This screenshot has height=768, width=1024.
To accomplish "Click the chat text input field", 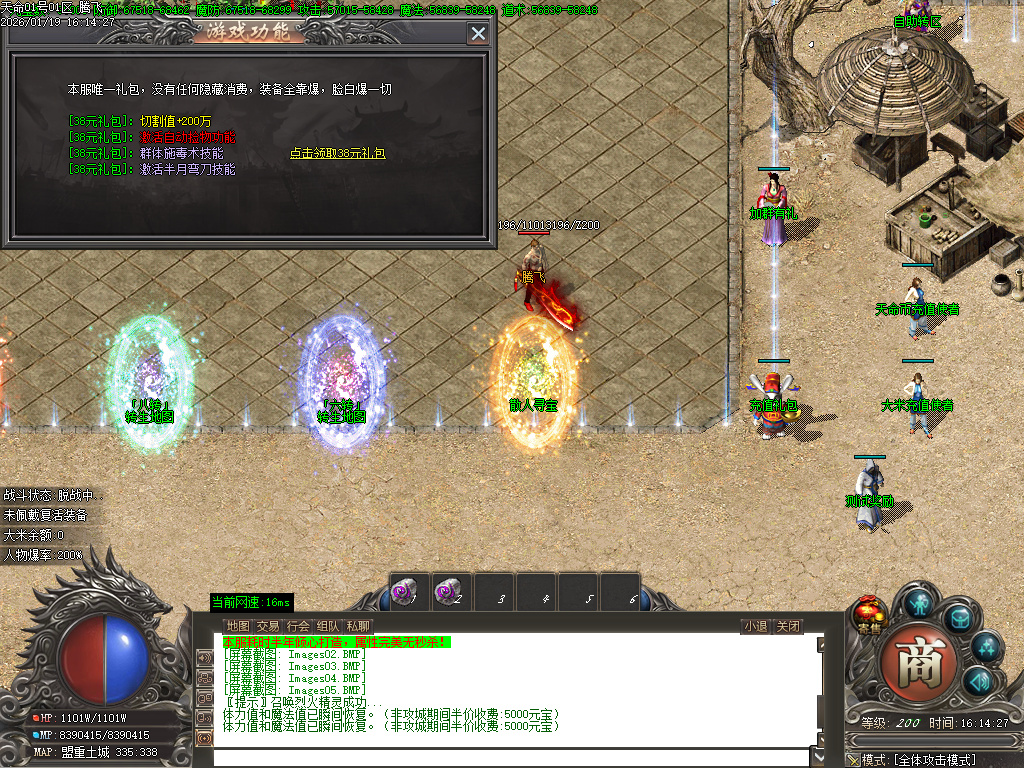I will [x=510, y=757].
